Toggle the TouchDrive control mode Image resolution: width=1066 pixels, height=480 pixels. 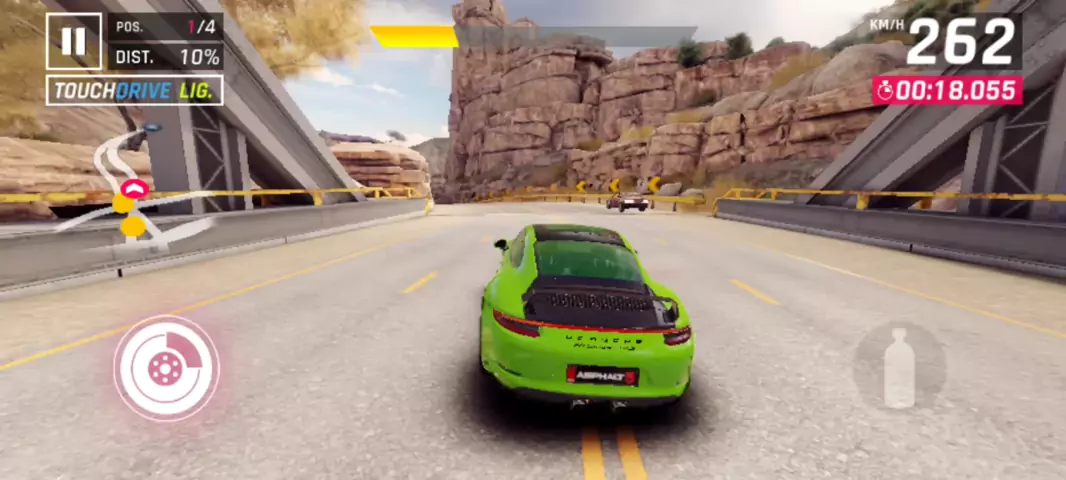pos(134,90)
